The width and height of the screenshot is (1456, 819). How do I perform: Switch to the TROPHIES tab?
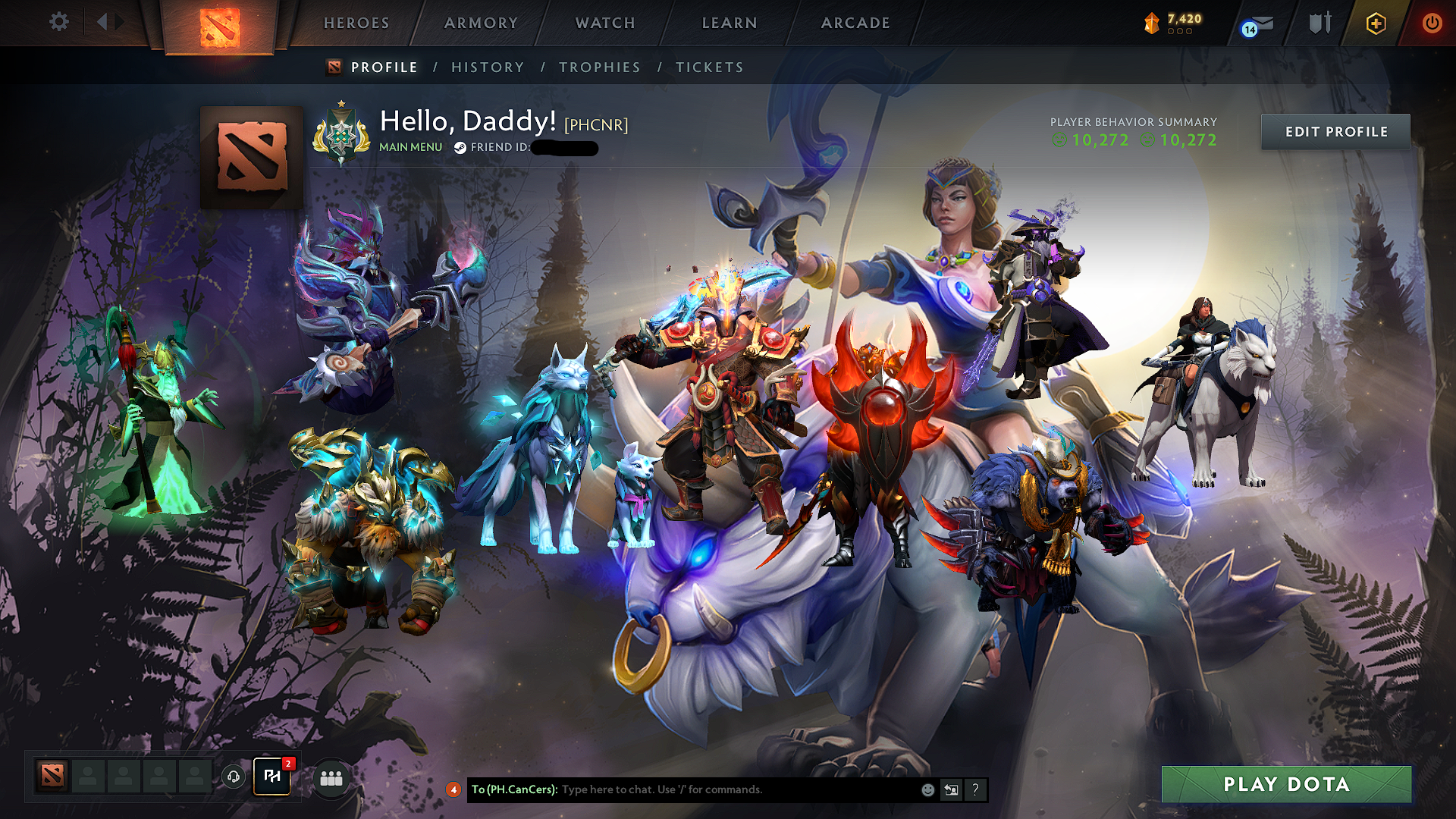599,67
